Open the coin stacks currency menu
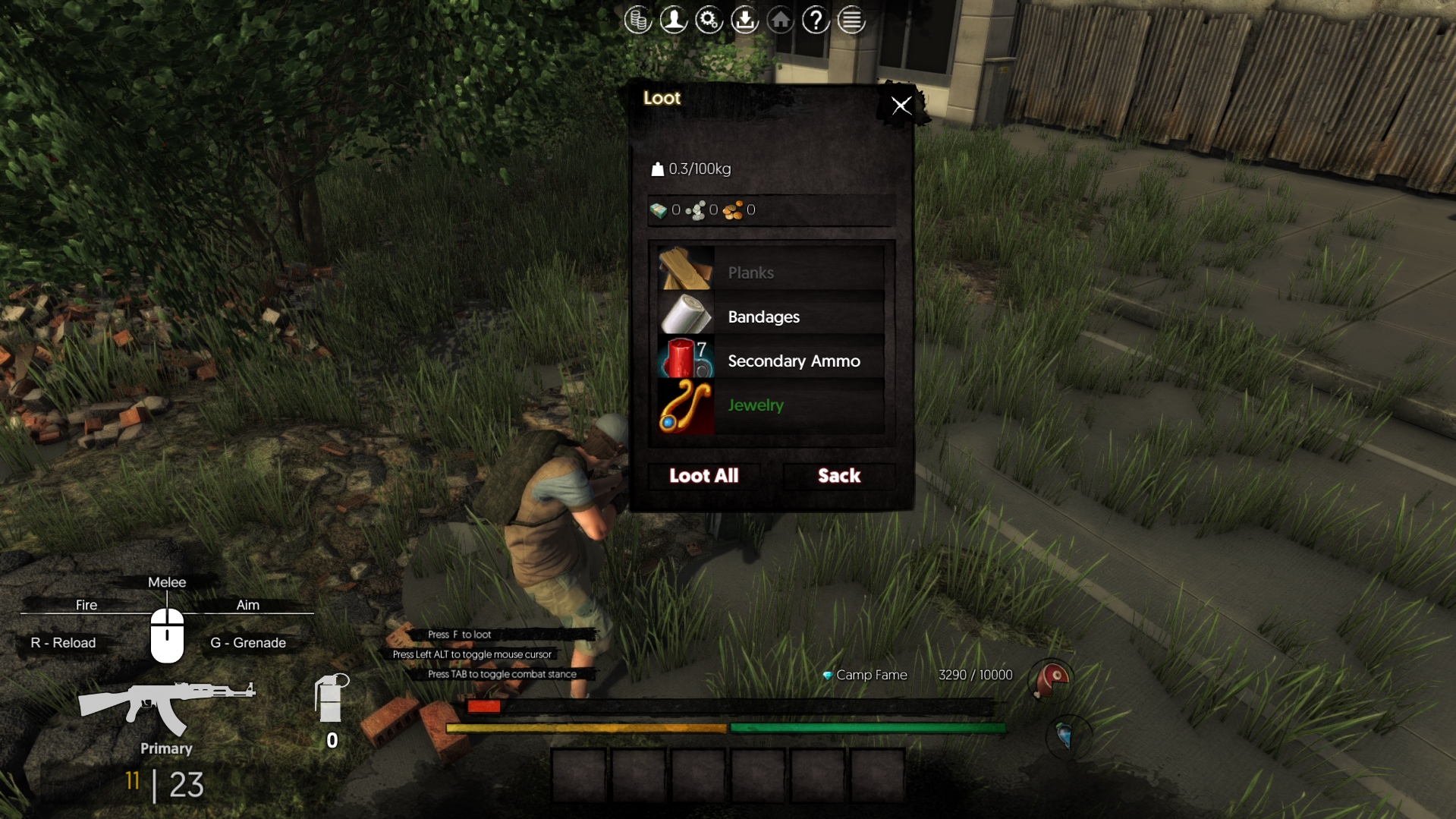Screen dimensions: 1456x819 [x=637, y=20]
